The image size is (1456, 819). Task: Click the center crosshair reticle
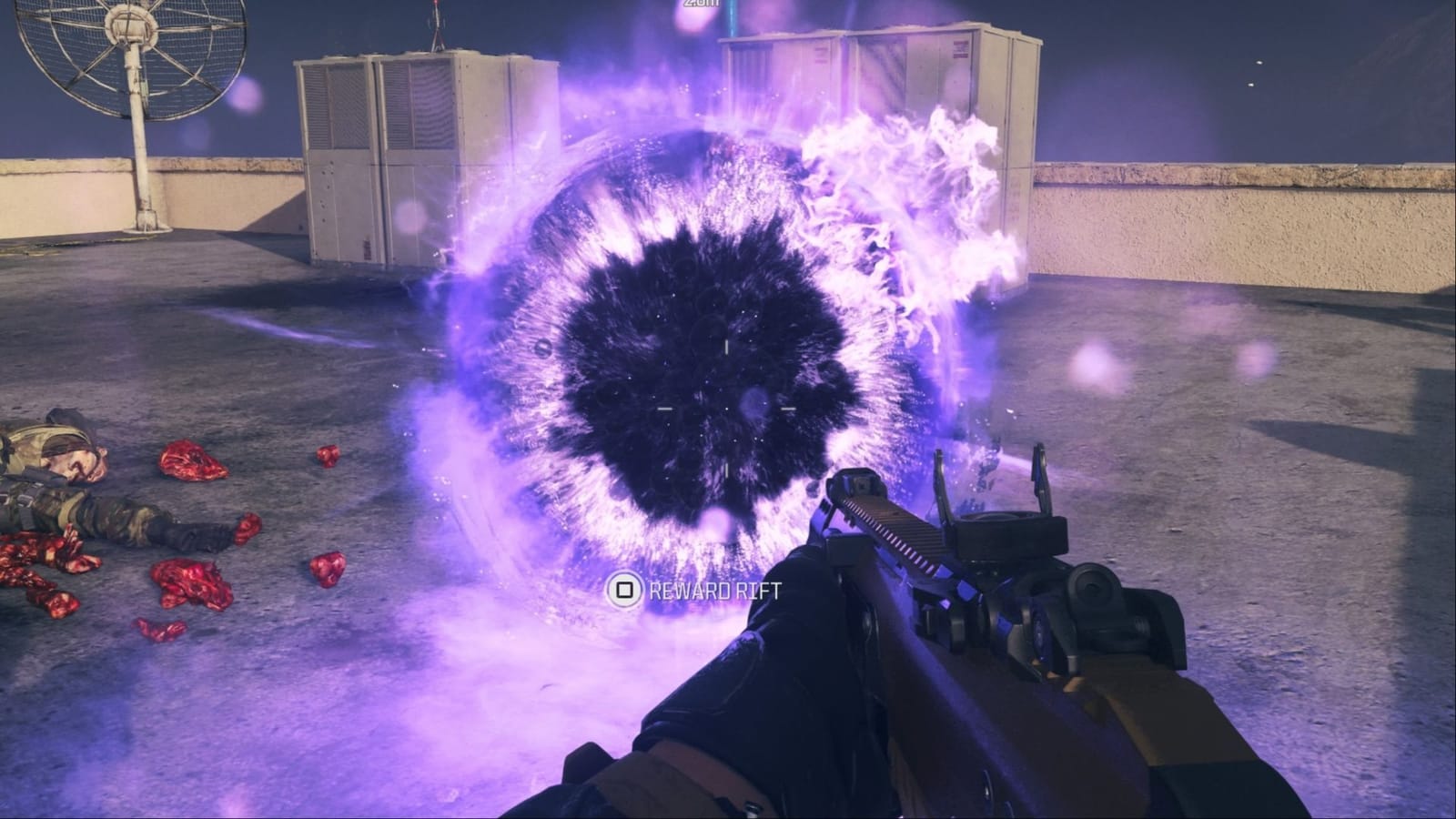[727, 409]
